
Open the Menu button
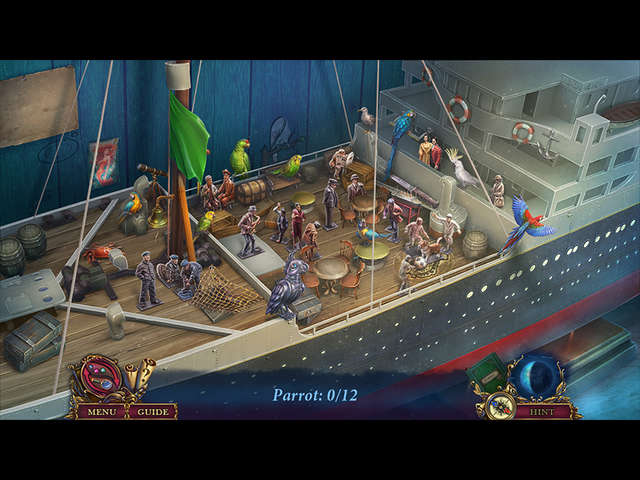click(x=100, y=411)
